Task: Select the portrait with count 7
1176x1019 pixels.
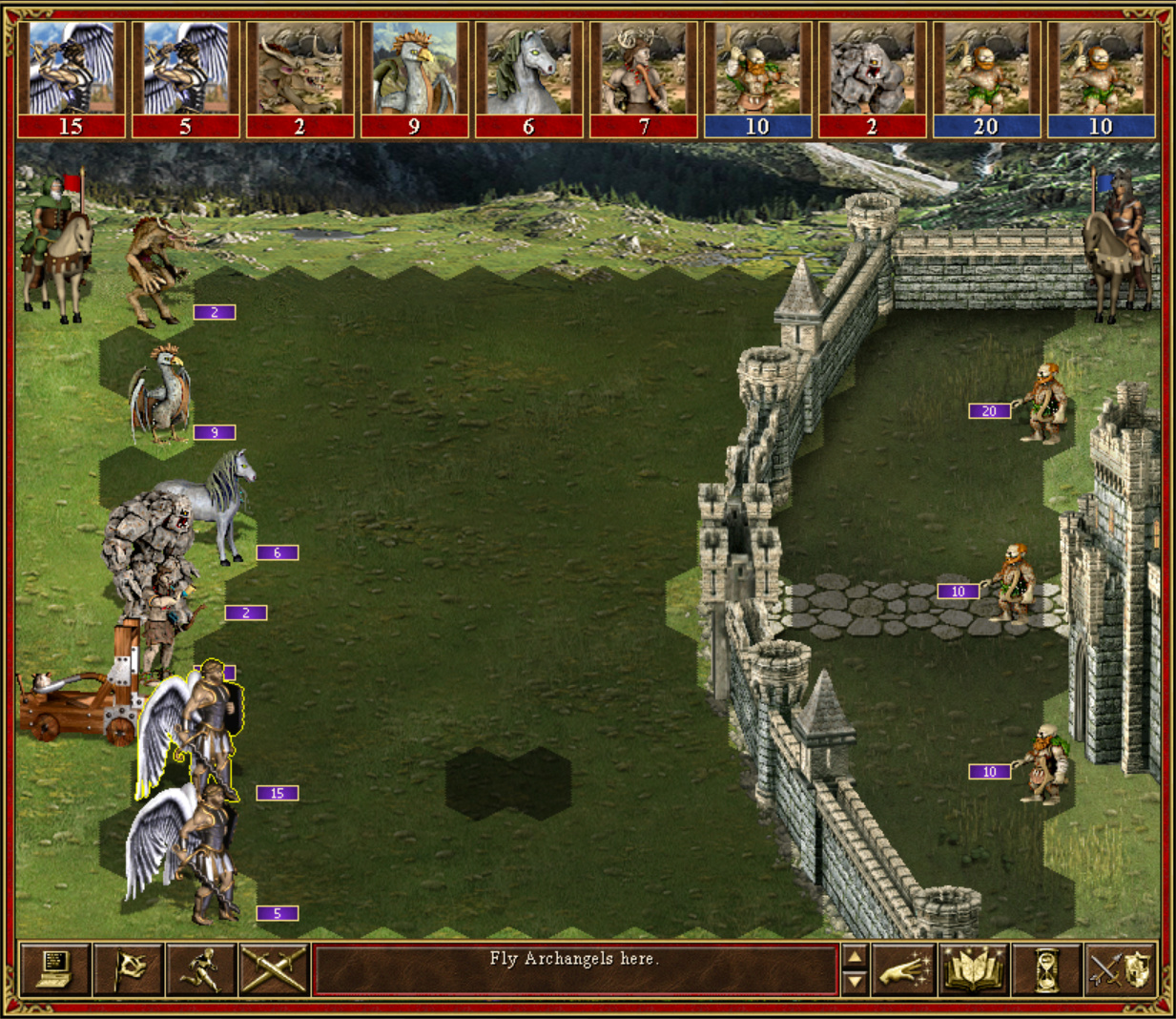Action: click(x=643, y=79)
